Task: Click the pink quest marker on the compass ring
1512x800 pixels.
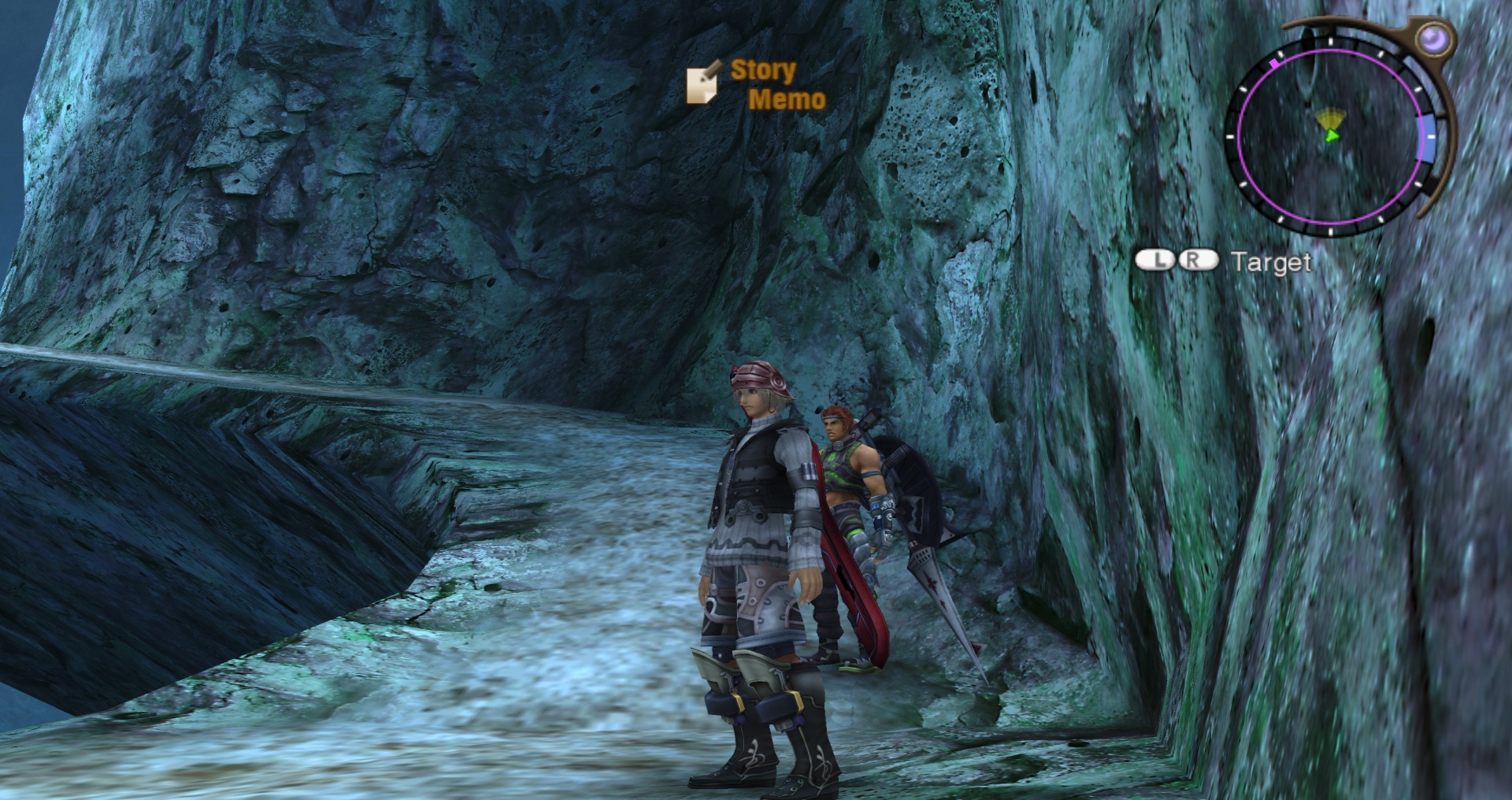Action: pos(1274,63)
